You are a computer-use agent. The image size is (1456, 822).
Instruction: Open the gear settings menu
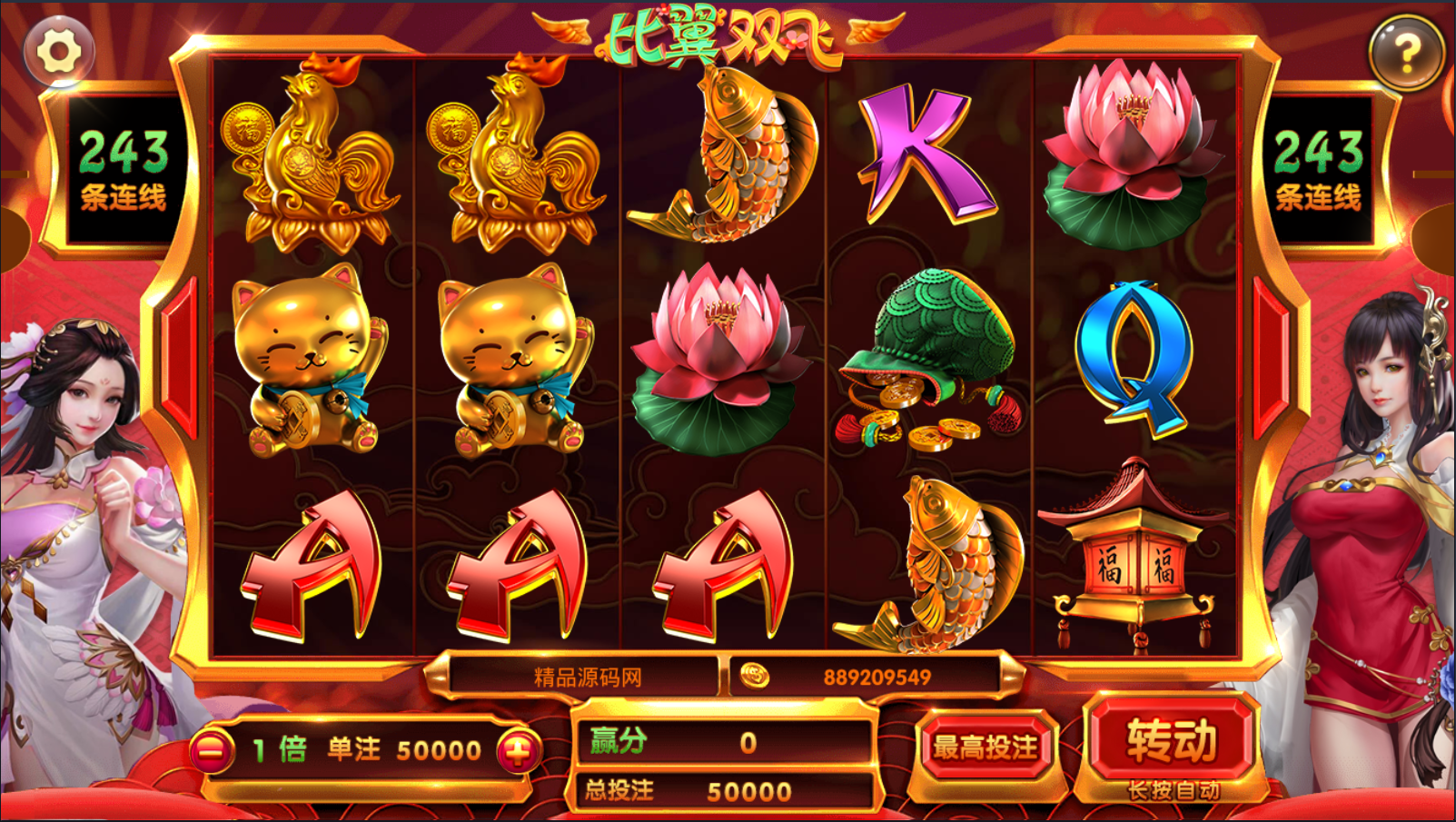point(59,52)
